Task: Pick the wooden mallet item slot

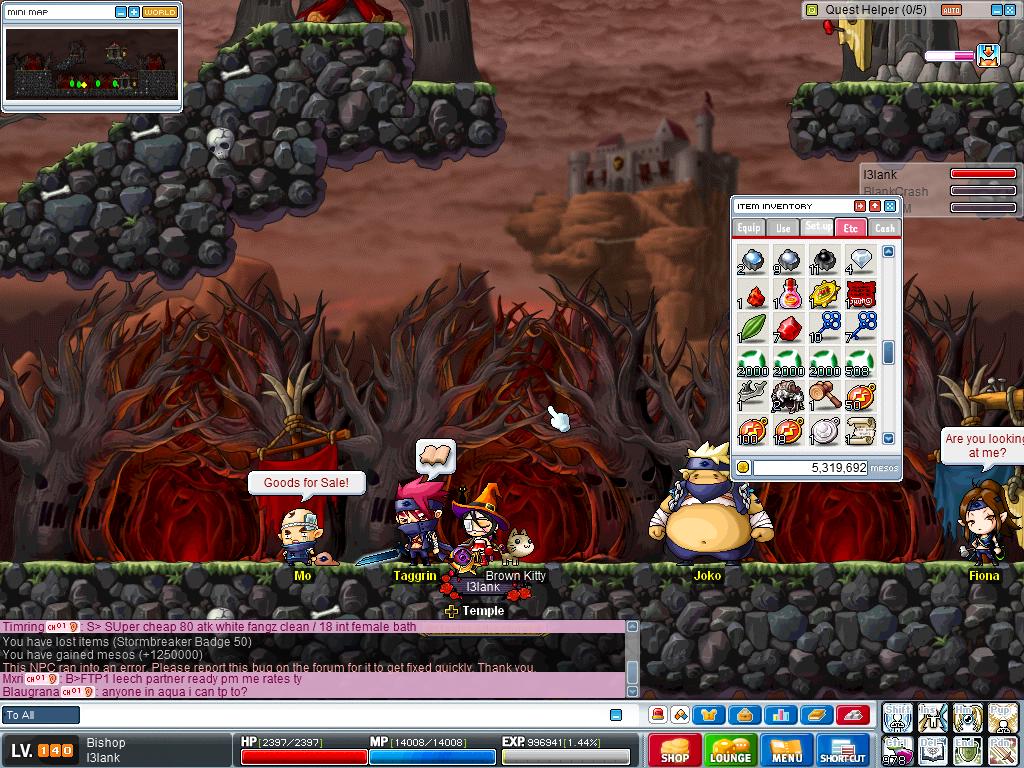Action: pos(823,396)
